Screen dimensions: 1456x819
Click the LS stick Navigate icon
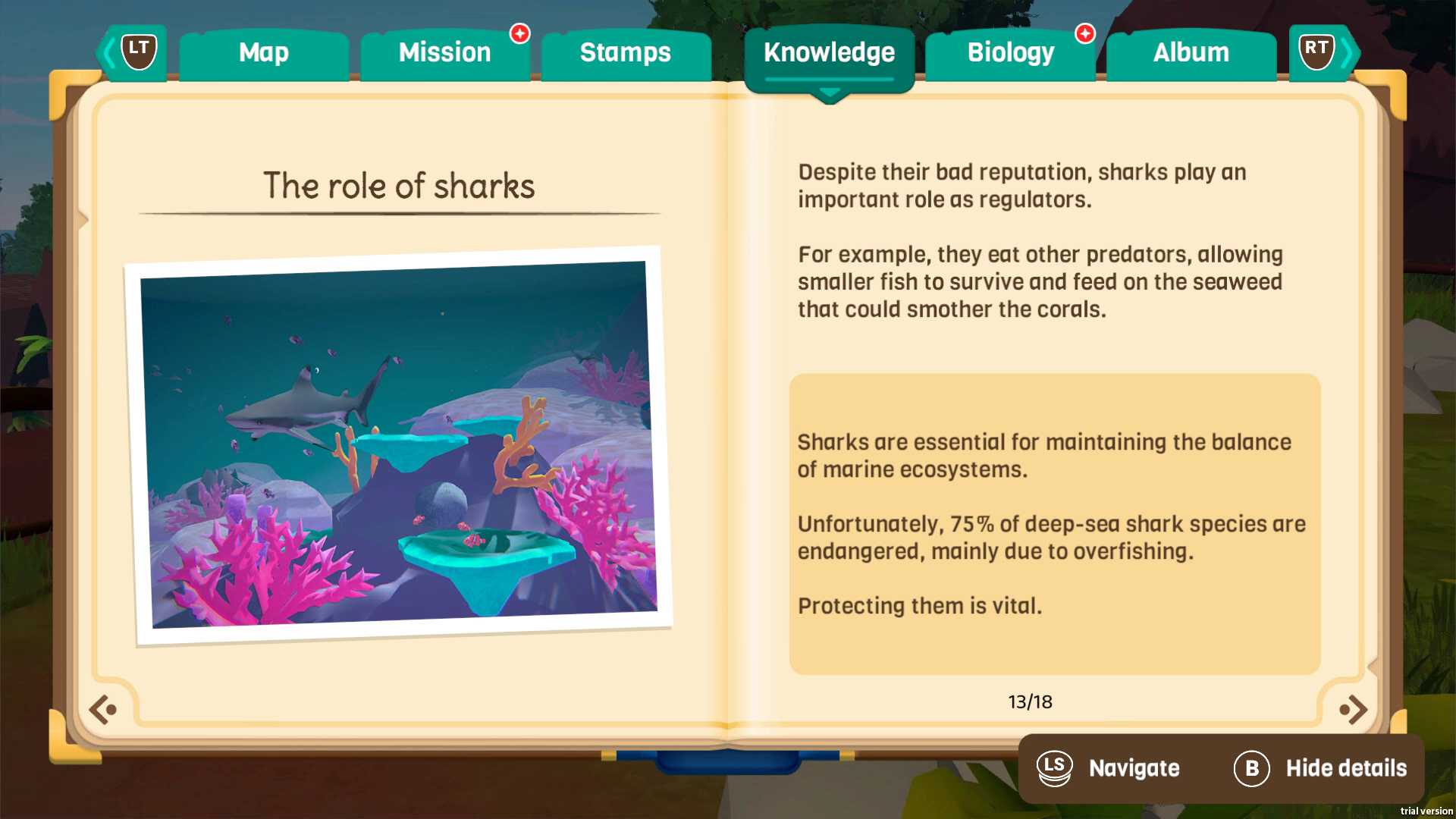1055,768
